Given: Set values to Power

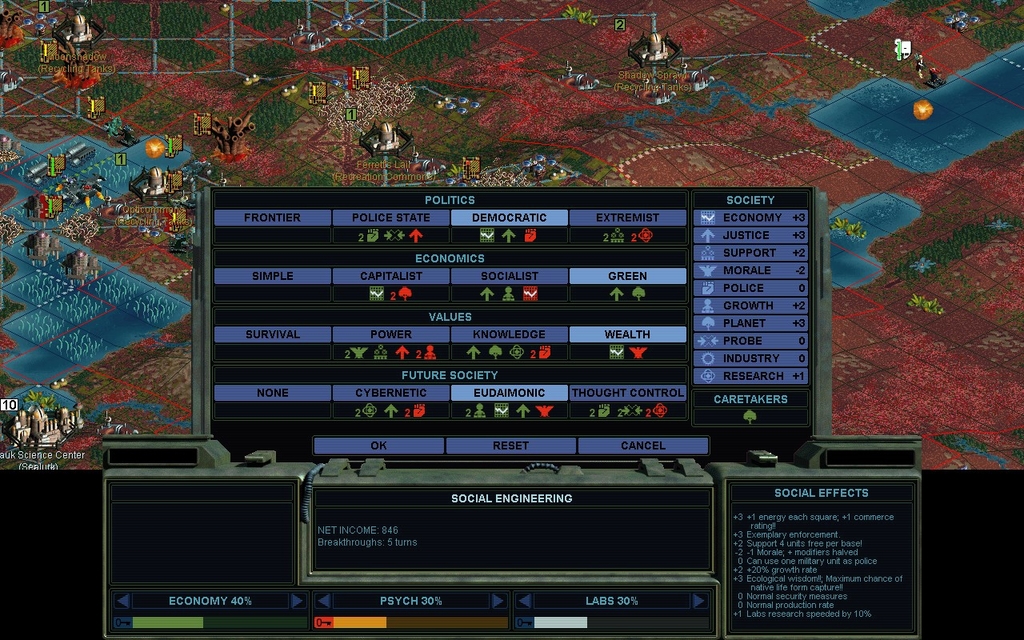Looking at the screenshot, I should [390, 334].
